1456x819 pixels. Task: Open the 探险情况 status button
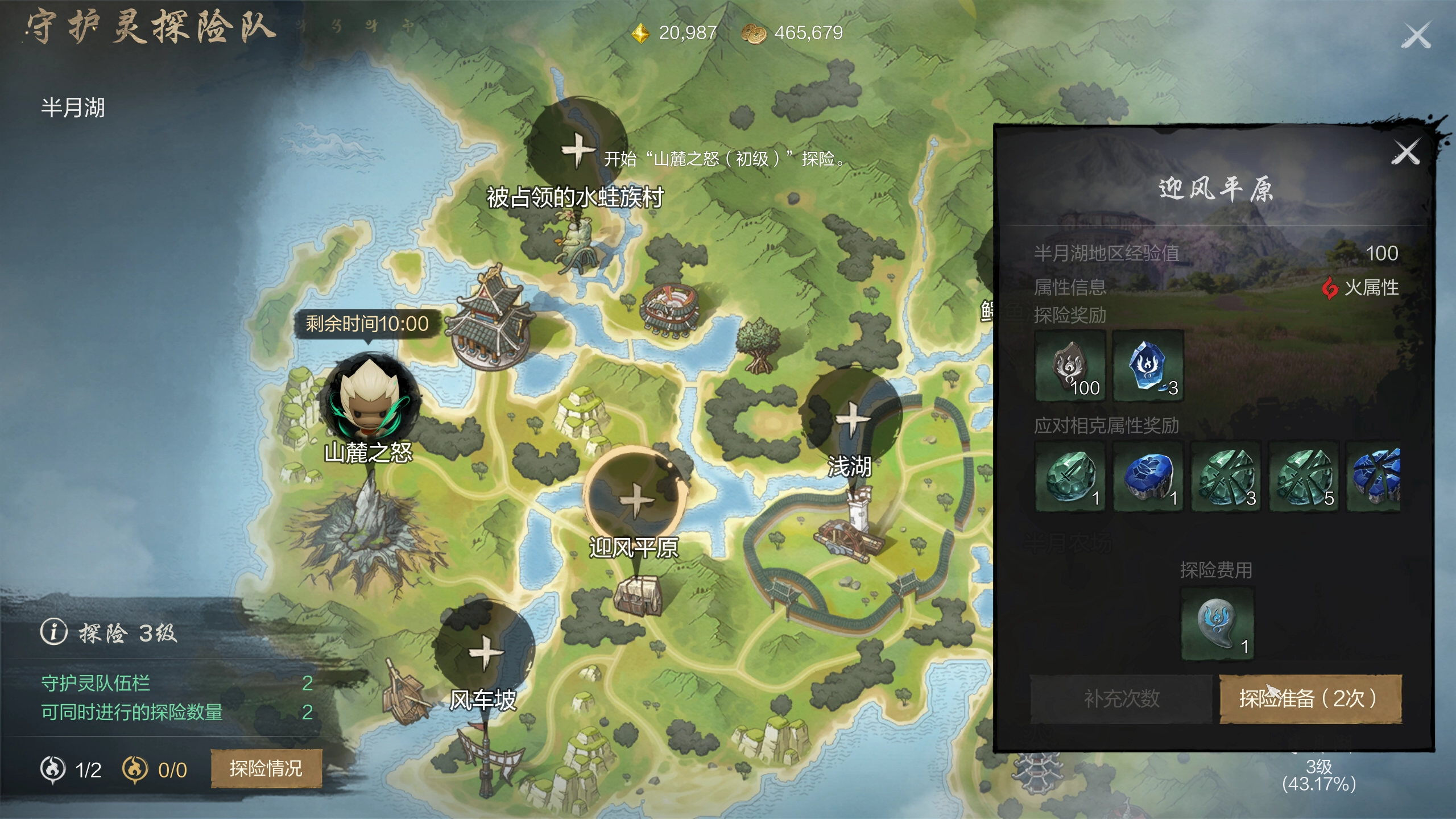(x=266, y=768)
